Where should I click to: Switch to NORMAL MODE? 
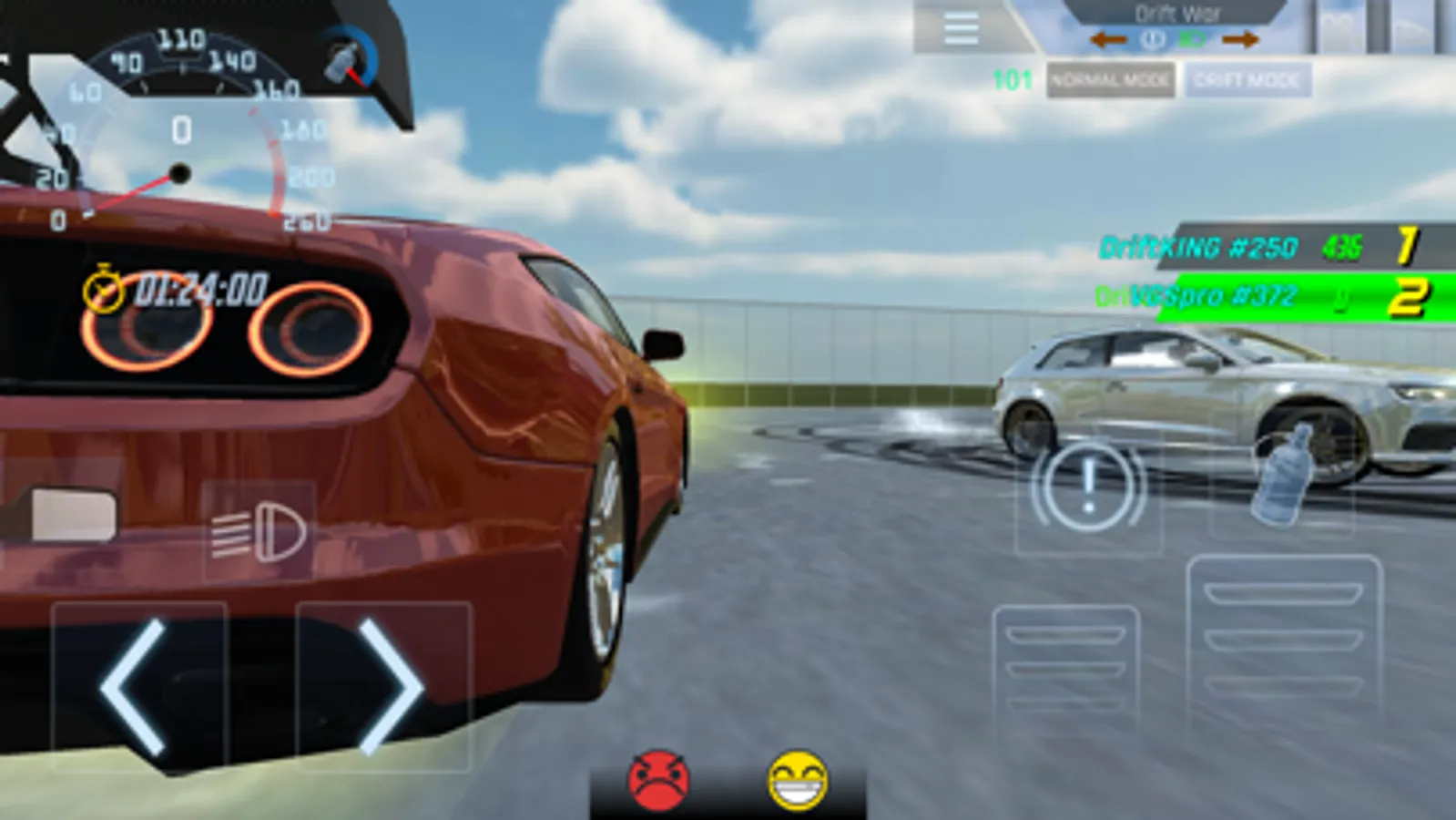pyautogui.click(x=1110, y=81)
